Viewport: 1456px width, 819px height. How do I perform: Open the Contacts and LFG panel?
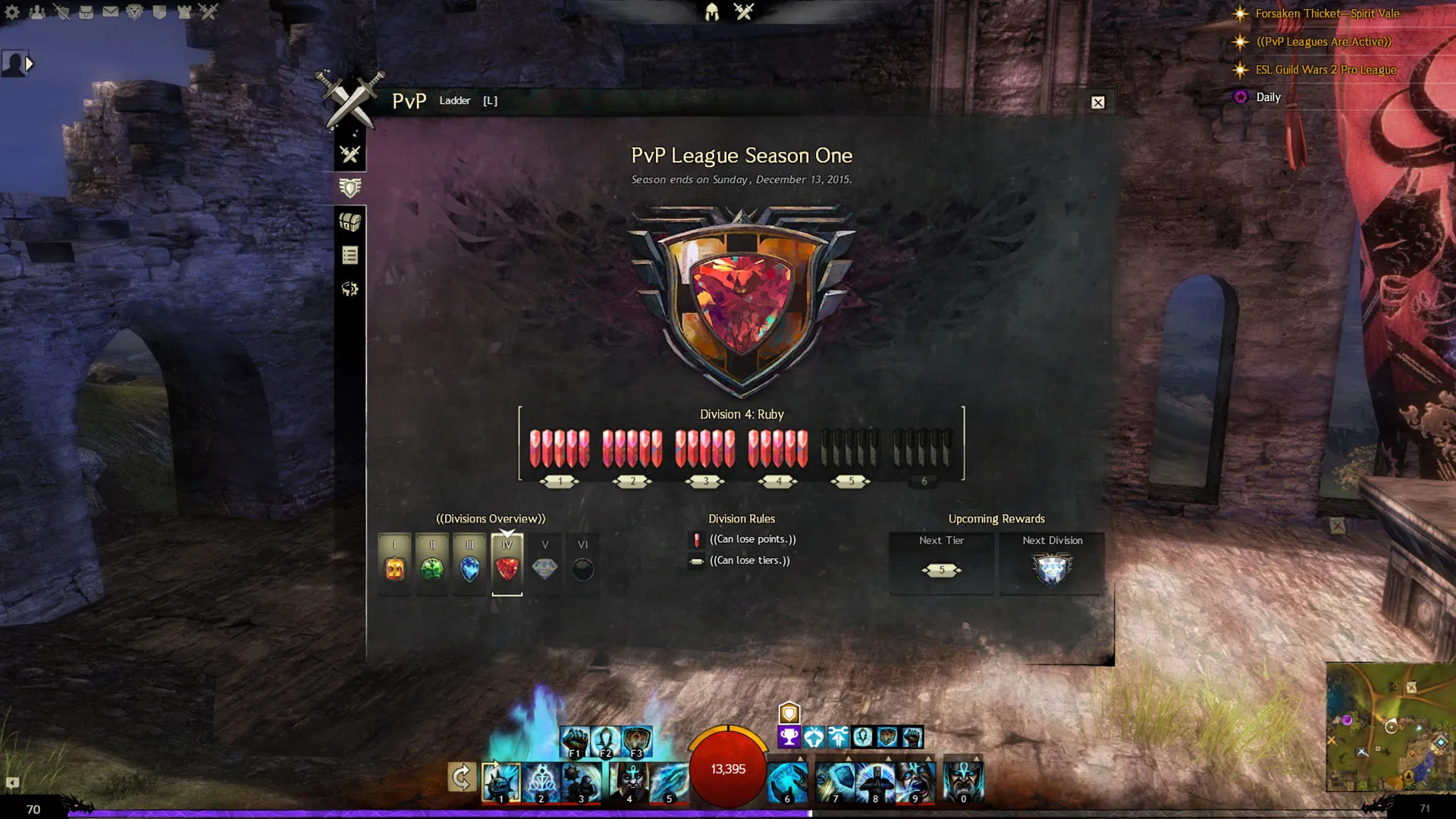click(x=38, y=12)
